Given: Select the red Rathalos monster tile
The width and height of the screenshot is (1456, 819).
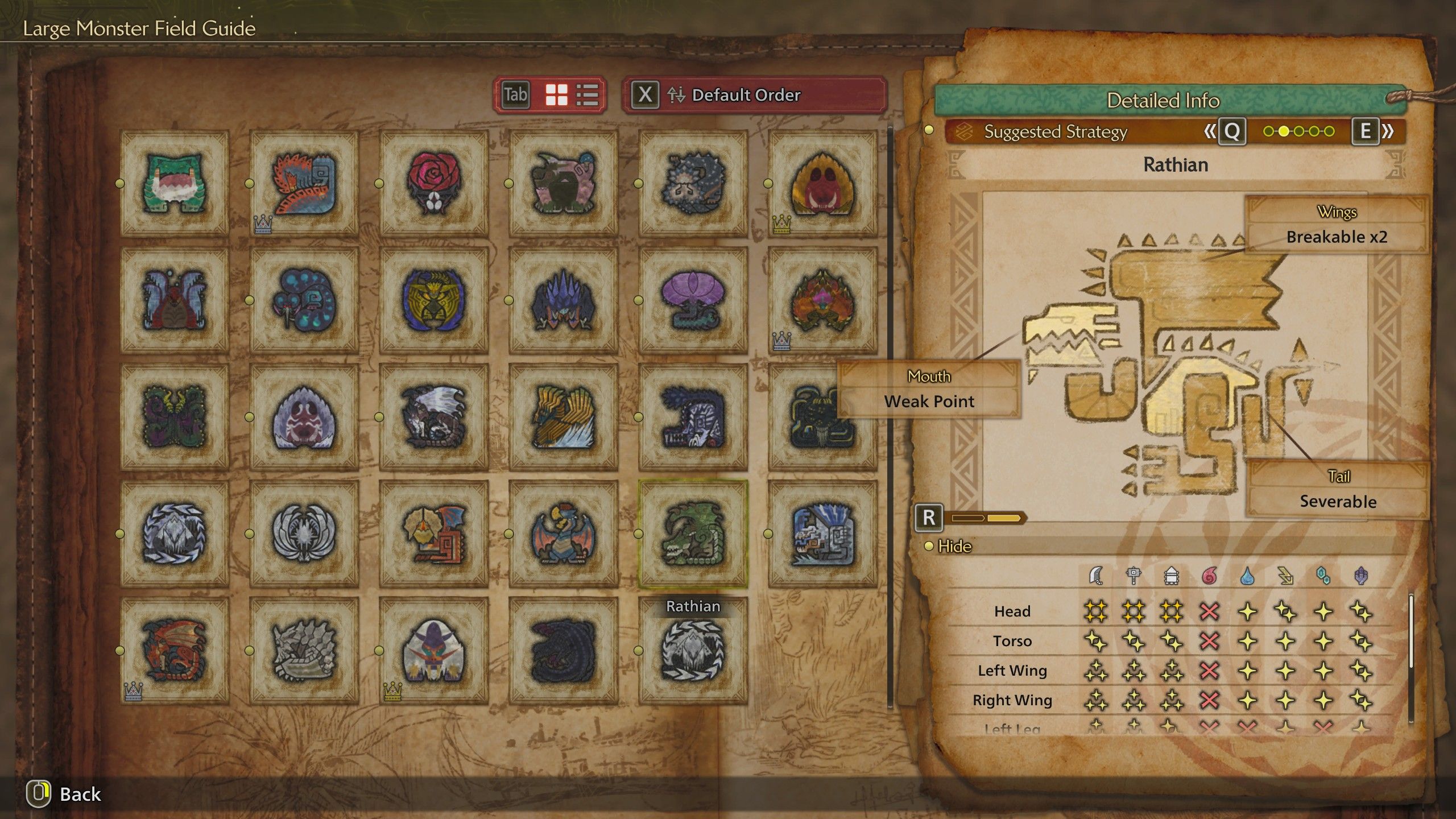Looking at the screenshot, I should (175, 651).
